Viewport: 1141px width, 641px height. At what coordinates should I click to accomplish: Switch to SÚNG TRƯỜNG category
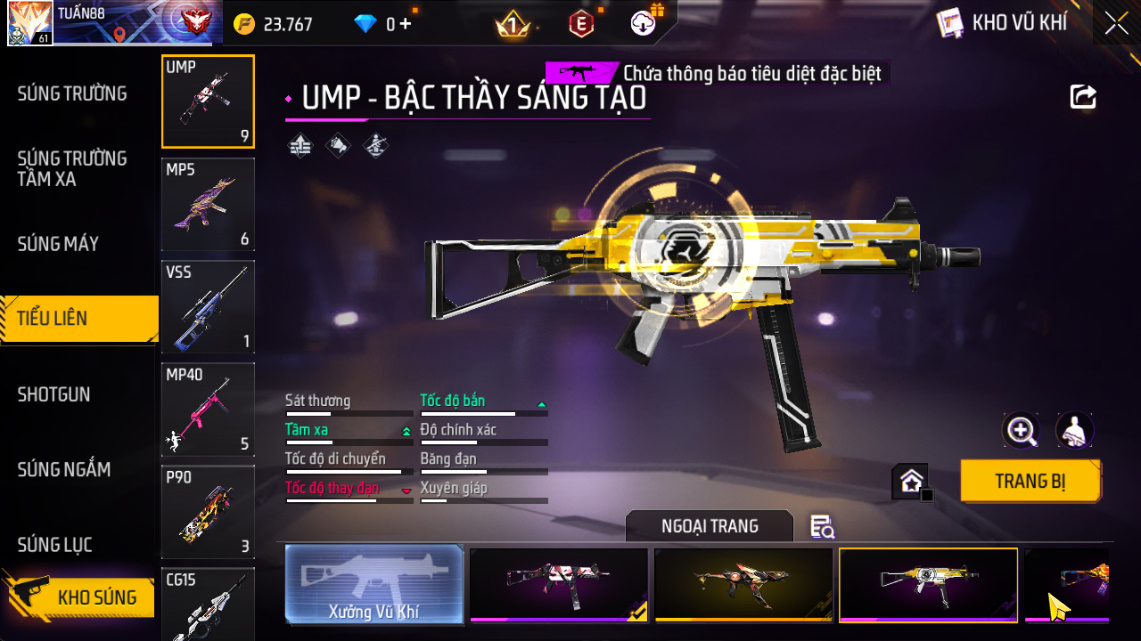click(x=72, y=94)
